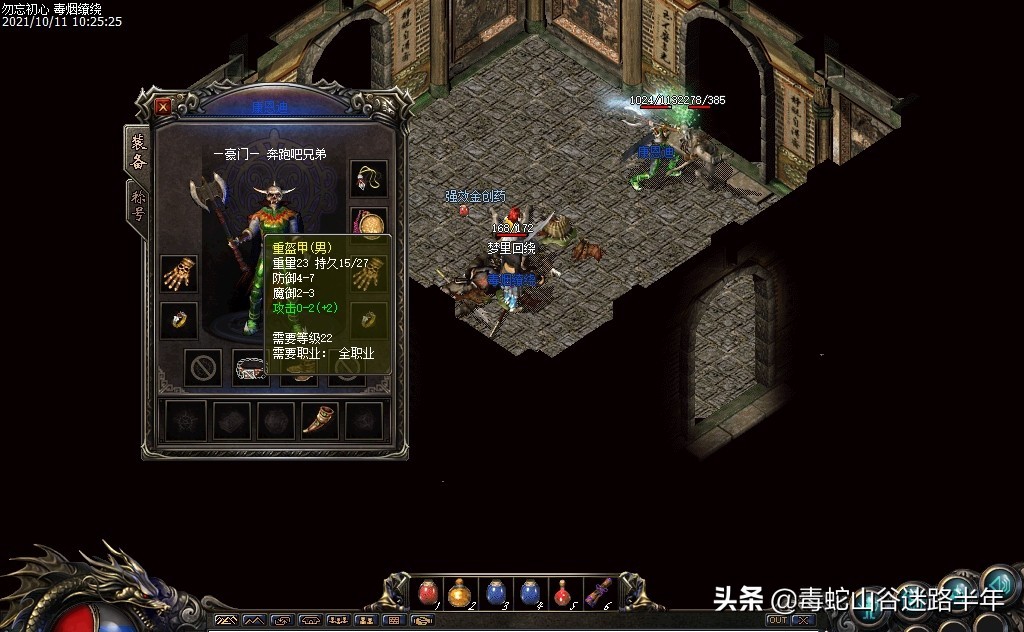Select the belt equipment slot

coord(251,368)
